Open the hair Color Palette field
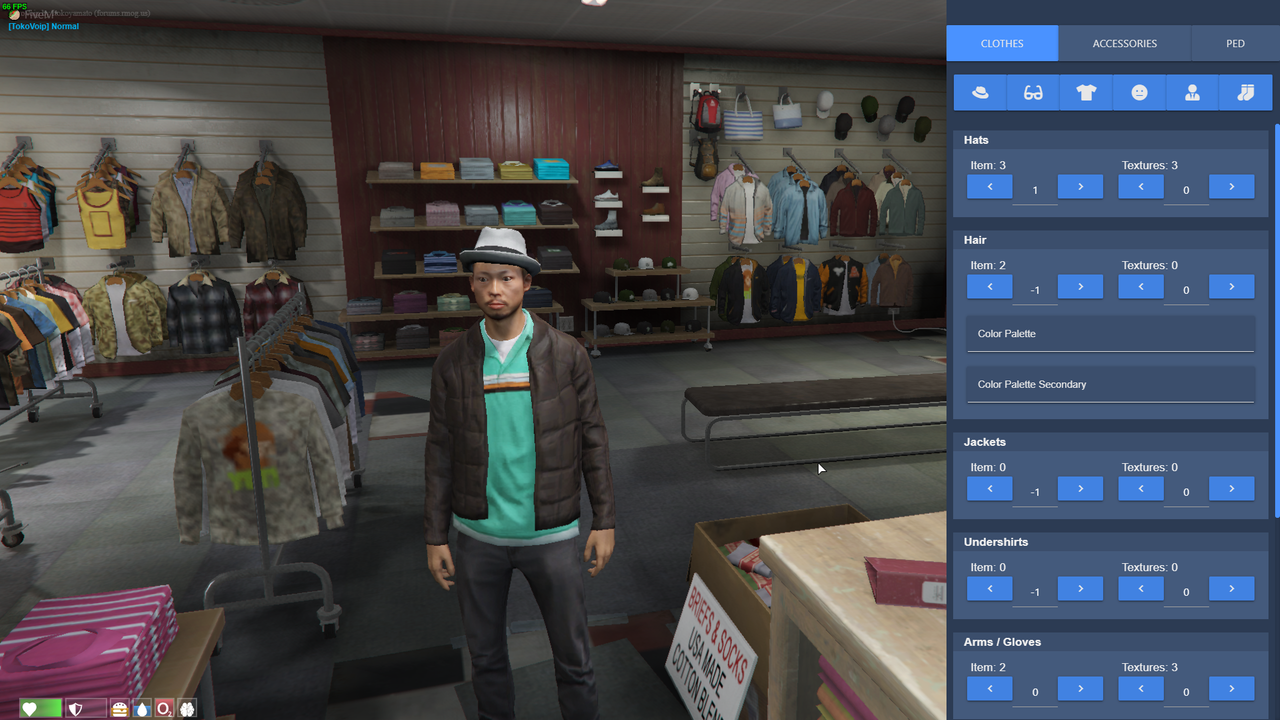The height and width of the screenshot is (720, 1280). [1110, 334]
